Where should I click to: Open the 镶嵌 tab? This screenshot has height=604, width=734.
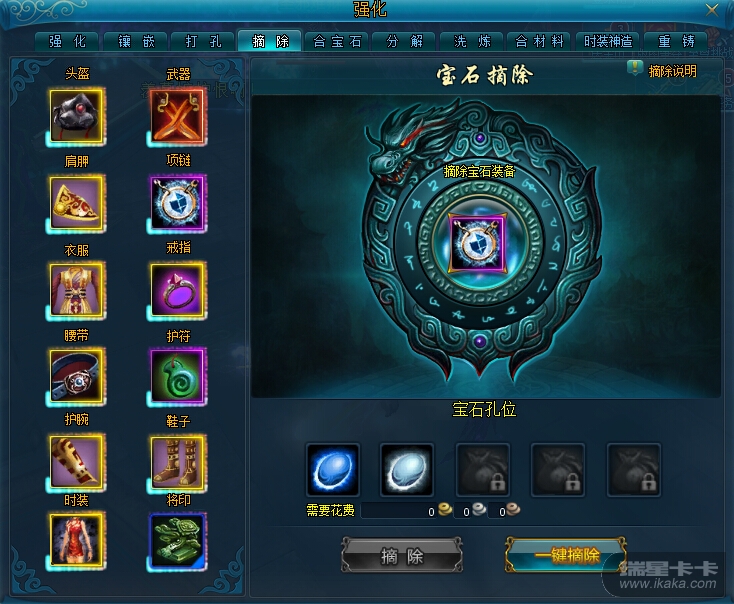pos(134,41)
